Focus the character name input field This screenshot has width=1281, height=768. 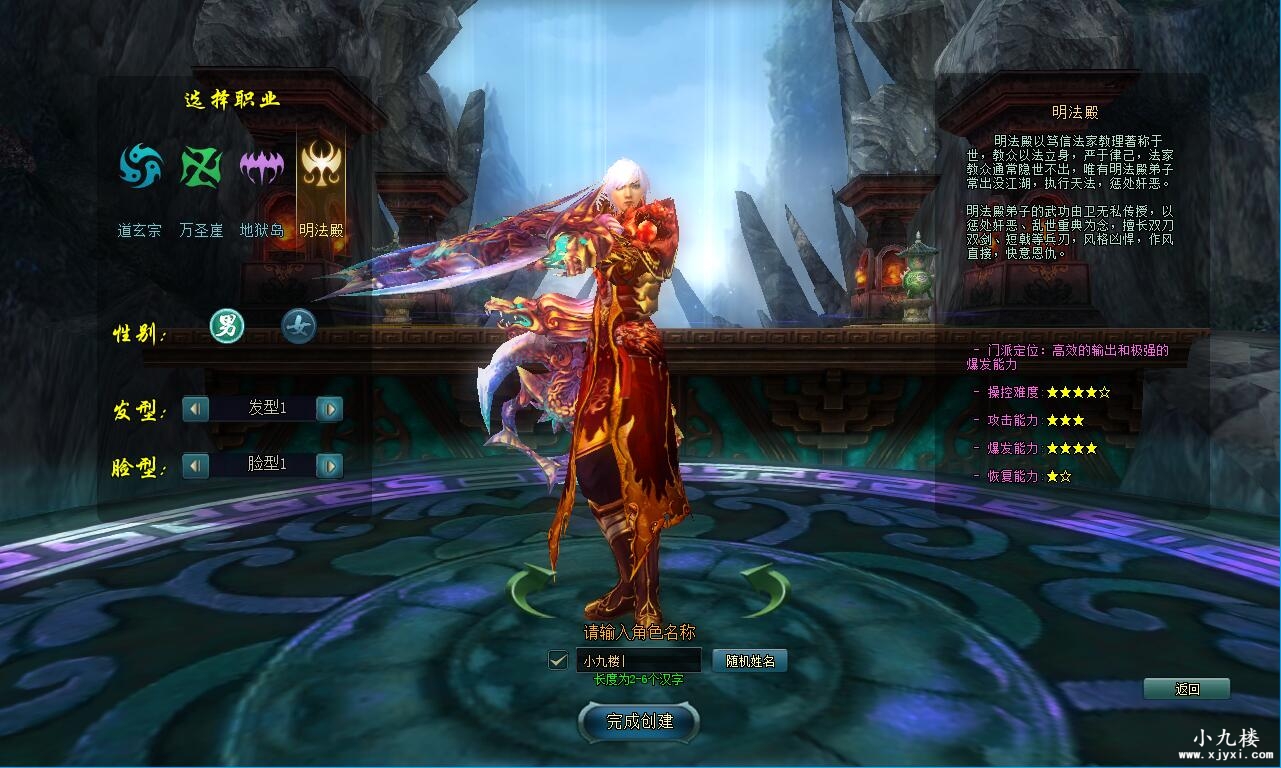click(x=638, y=660)
